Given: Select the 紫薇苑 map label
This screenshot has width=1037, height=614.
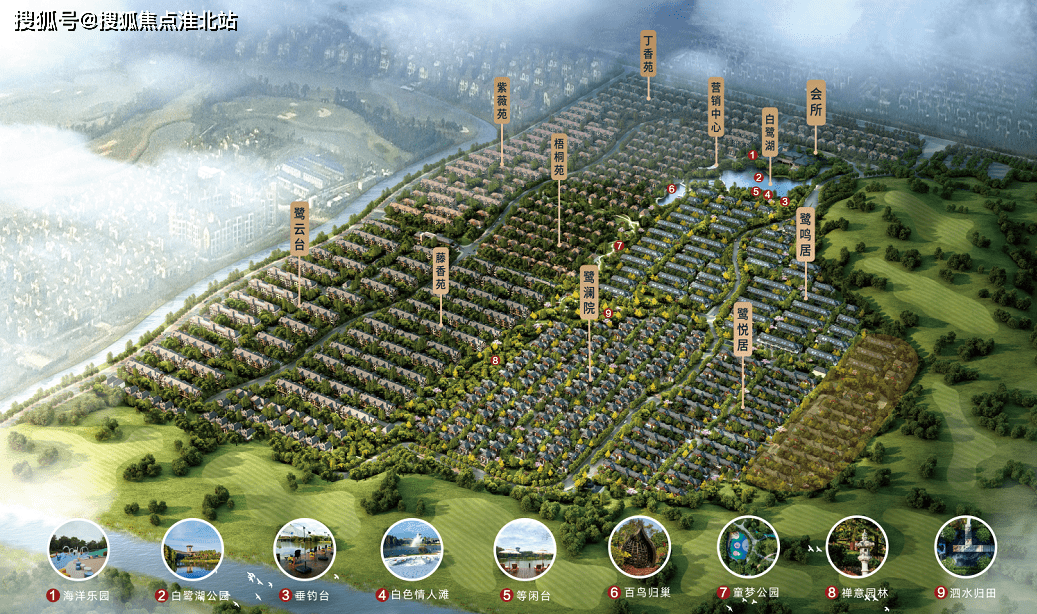Looking at the screenshot, I should [503, 101].
